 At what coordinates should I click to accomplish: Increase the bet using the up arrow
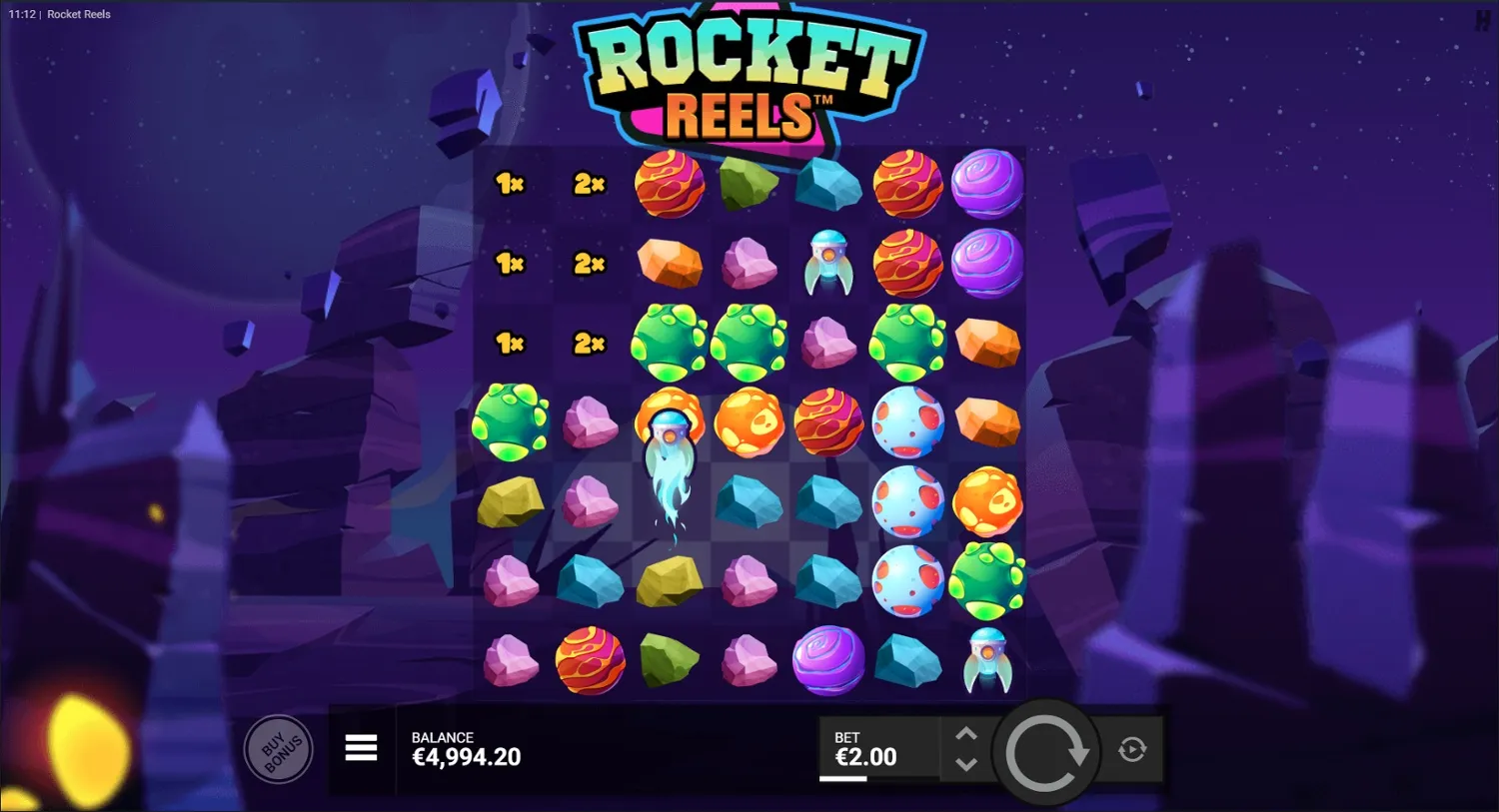click(966, 734)
